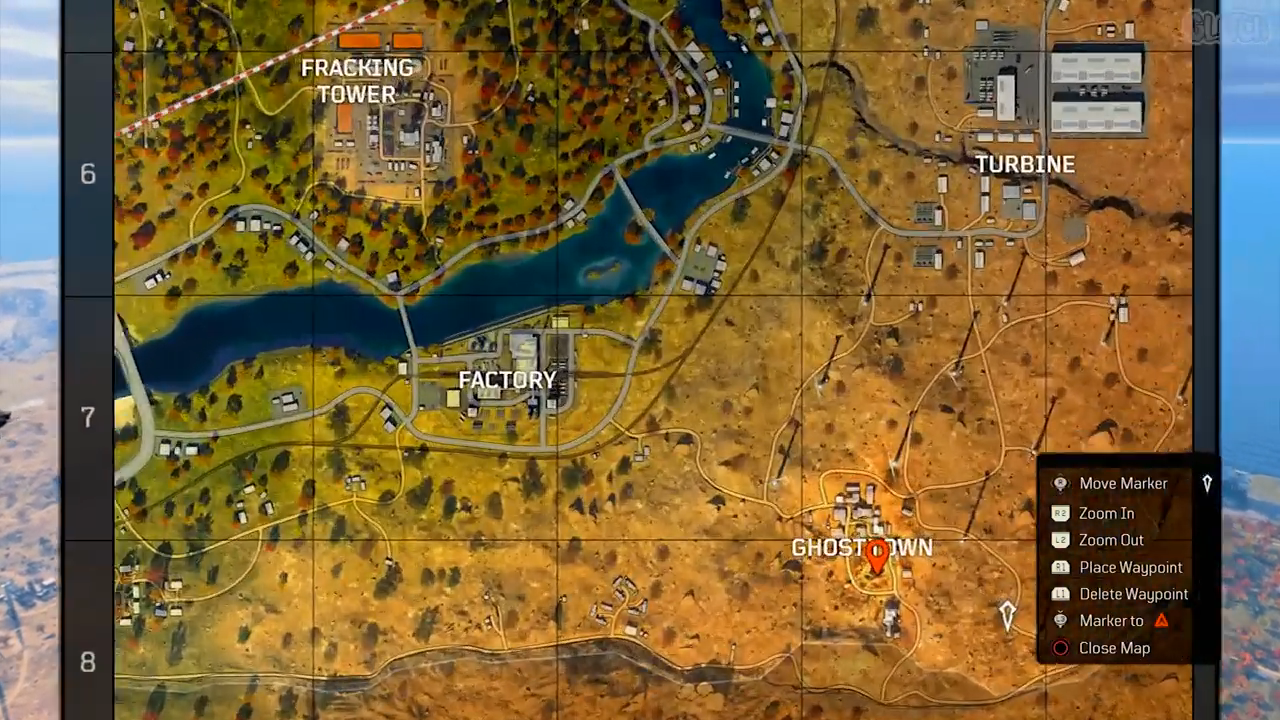Viewport: 1280px width, 720px height.
Task: Choose Move Marker from the map menu
Action: (1123, 483)
